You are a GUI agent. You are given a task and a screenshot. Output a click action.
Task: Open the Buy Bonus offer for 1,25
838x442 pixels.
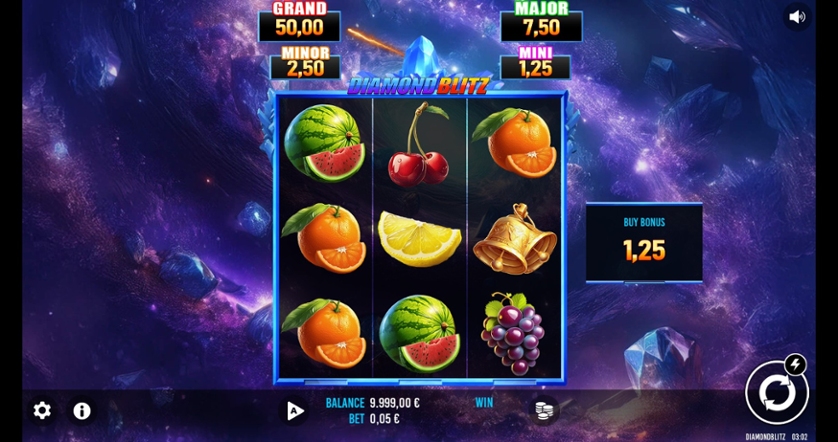644,242
